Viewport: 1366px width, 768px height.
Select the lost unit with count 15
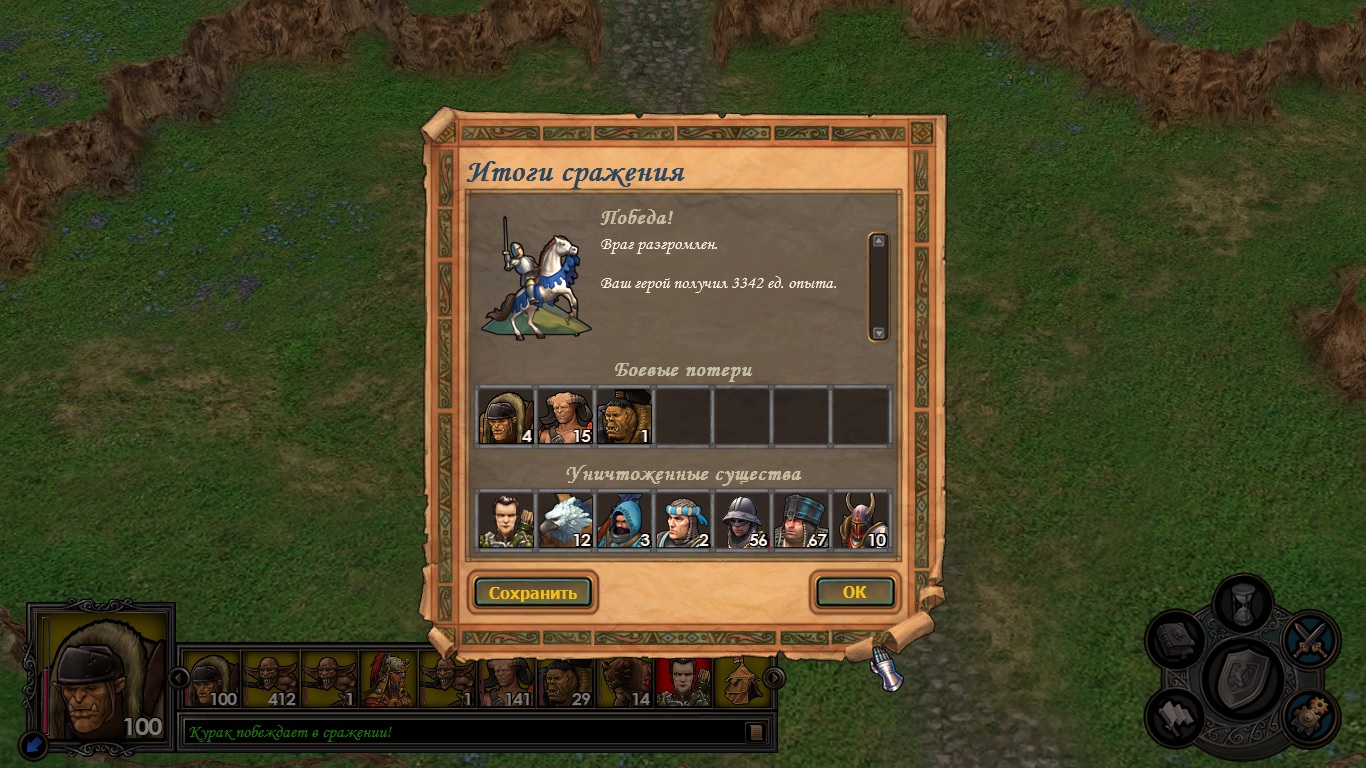pyautogui.click(x=565, y=417)
